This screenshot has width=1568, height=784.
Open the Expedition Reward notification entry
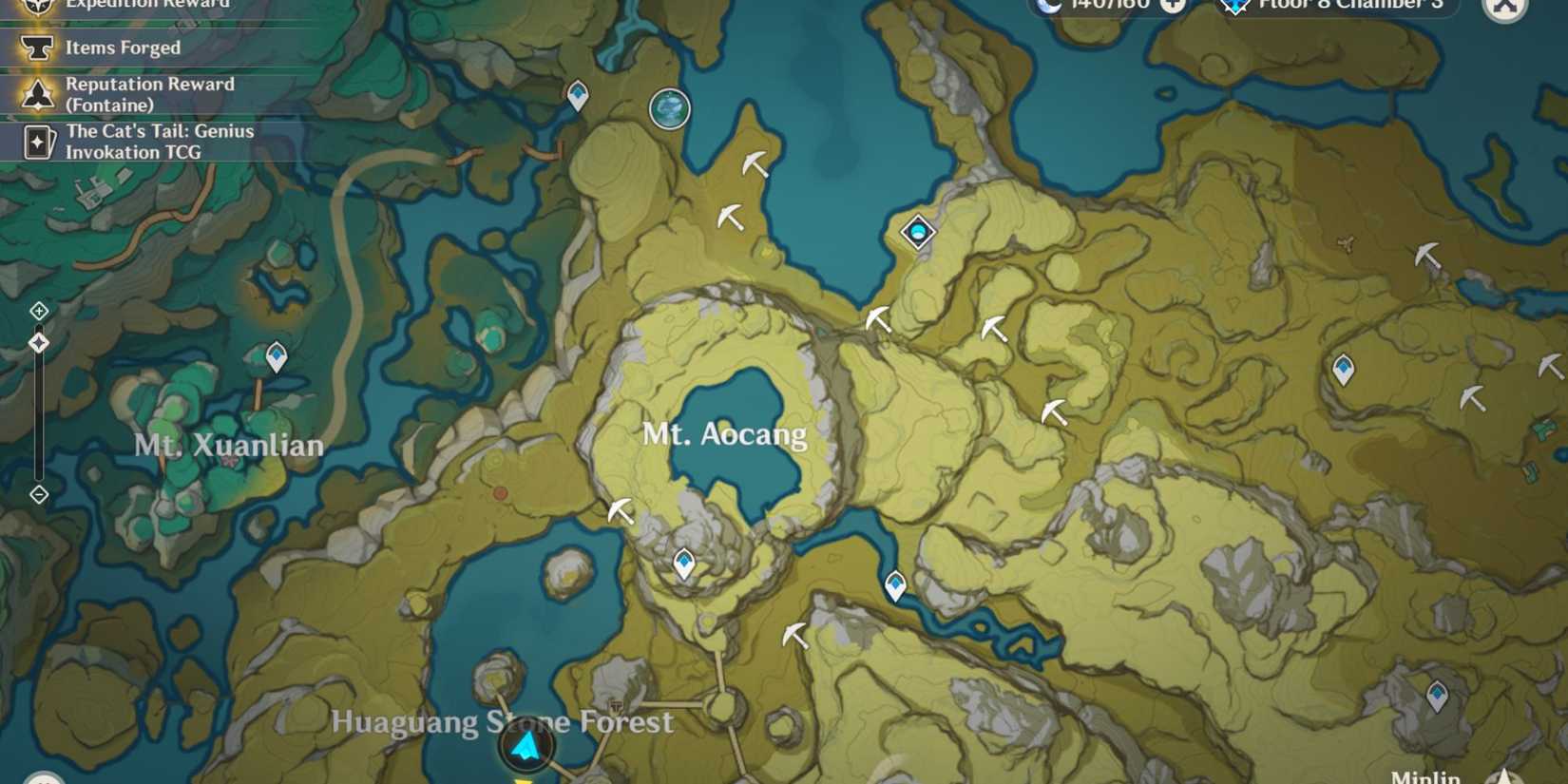click(143, 5)
